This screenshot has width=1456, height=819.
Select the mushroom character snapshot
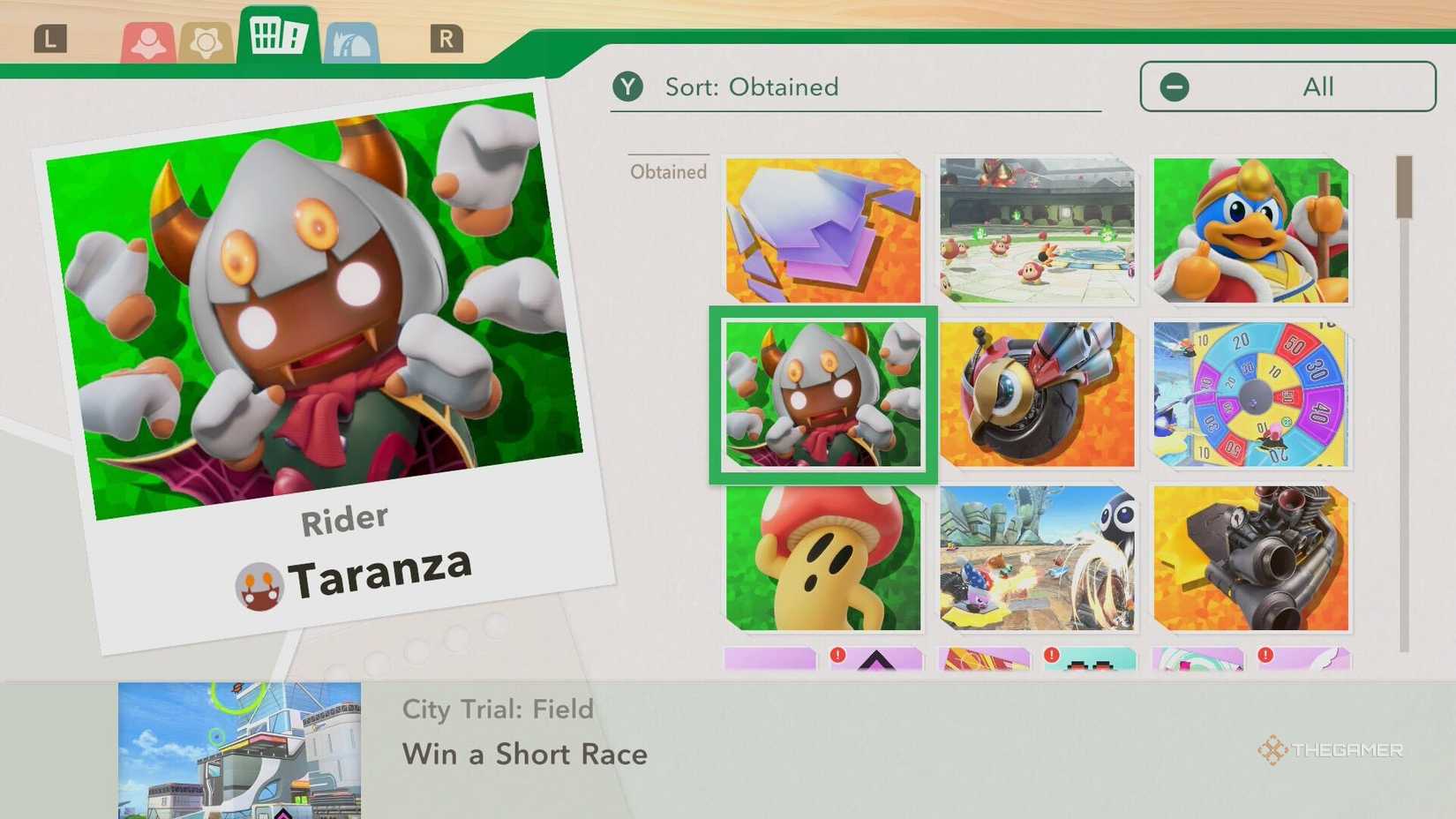[822, 559]
